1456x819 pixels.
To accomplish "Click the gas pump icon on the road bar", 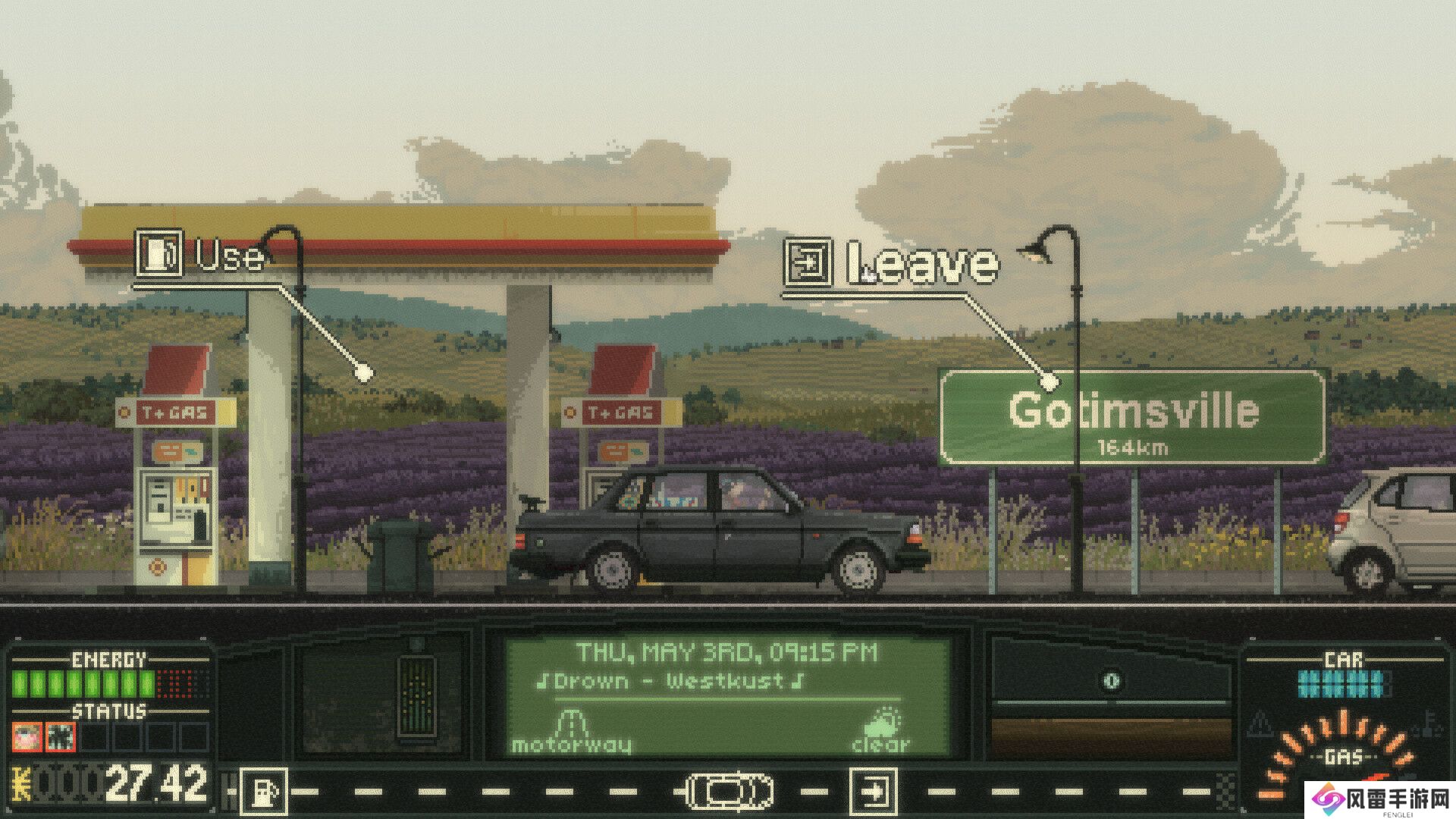I will [264, 792].
